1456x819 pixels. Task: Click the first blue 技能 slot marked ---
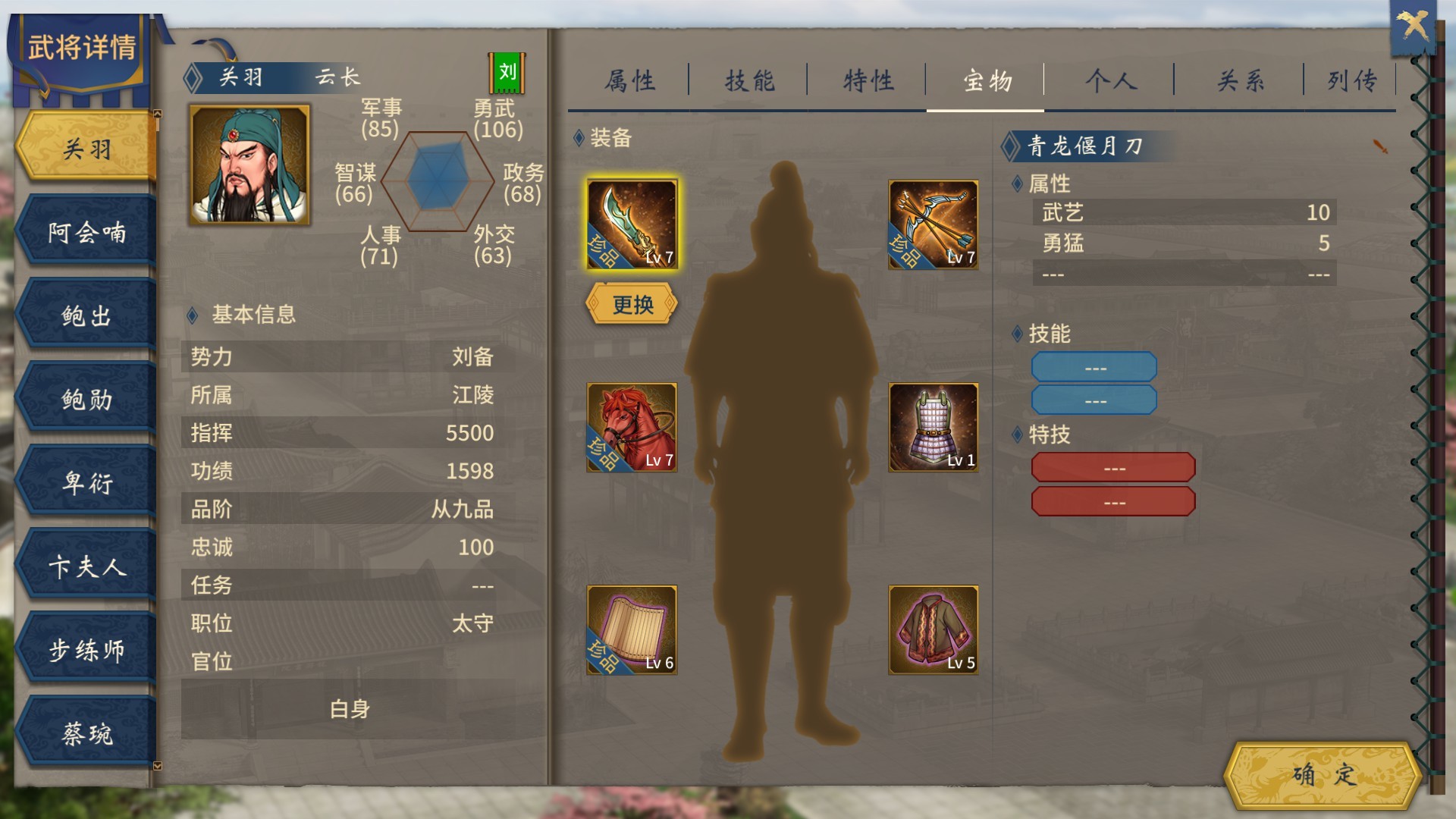(x=1094, y=366)
